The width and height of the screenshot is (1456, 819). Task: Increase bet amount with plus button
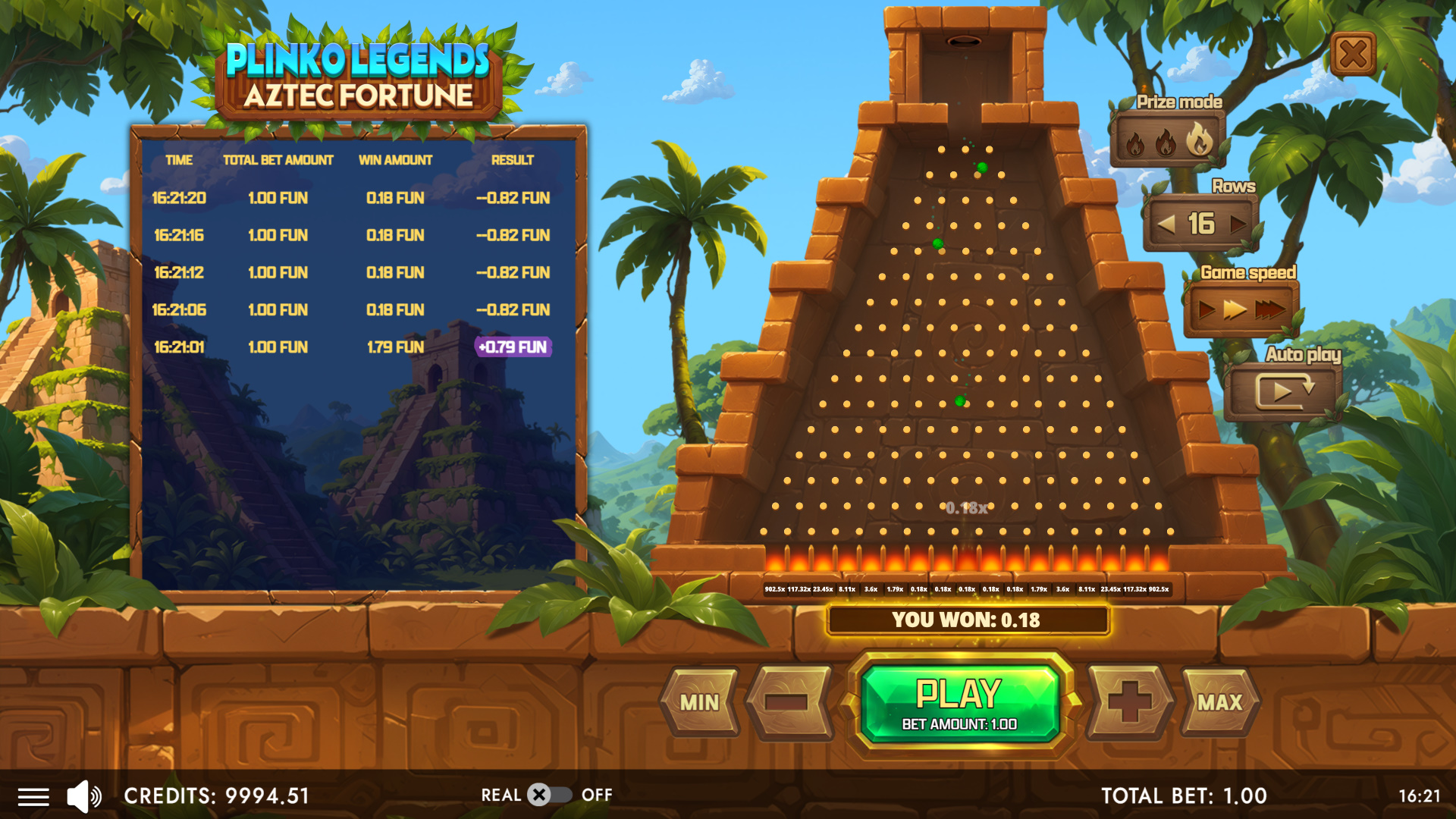click(x=1129, y=703)
